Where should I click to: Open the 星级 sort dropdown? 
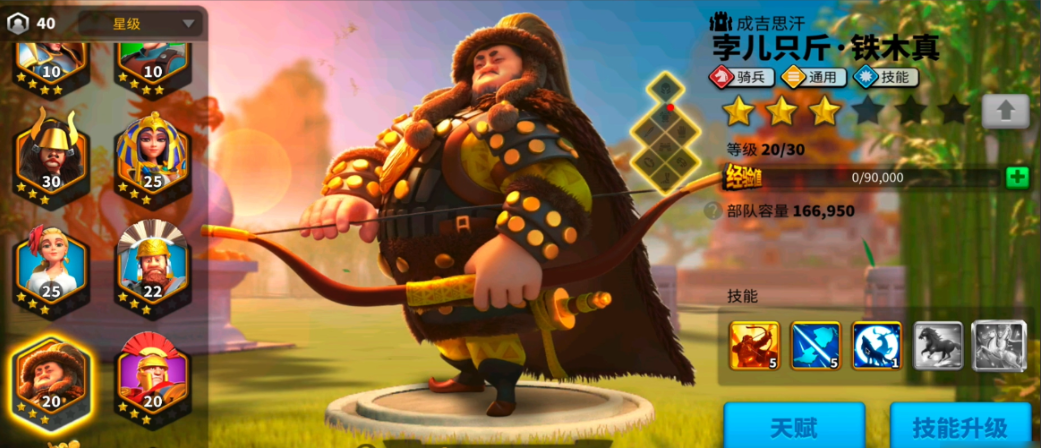(140, 23)
